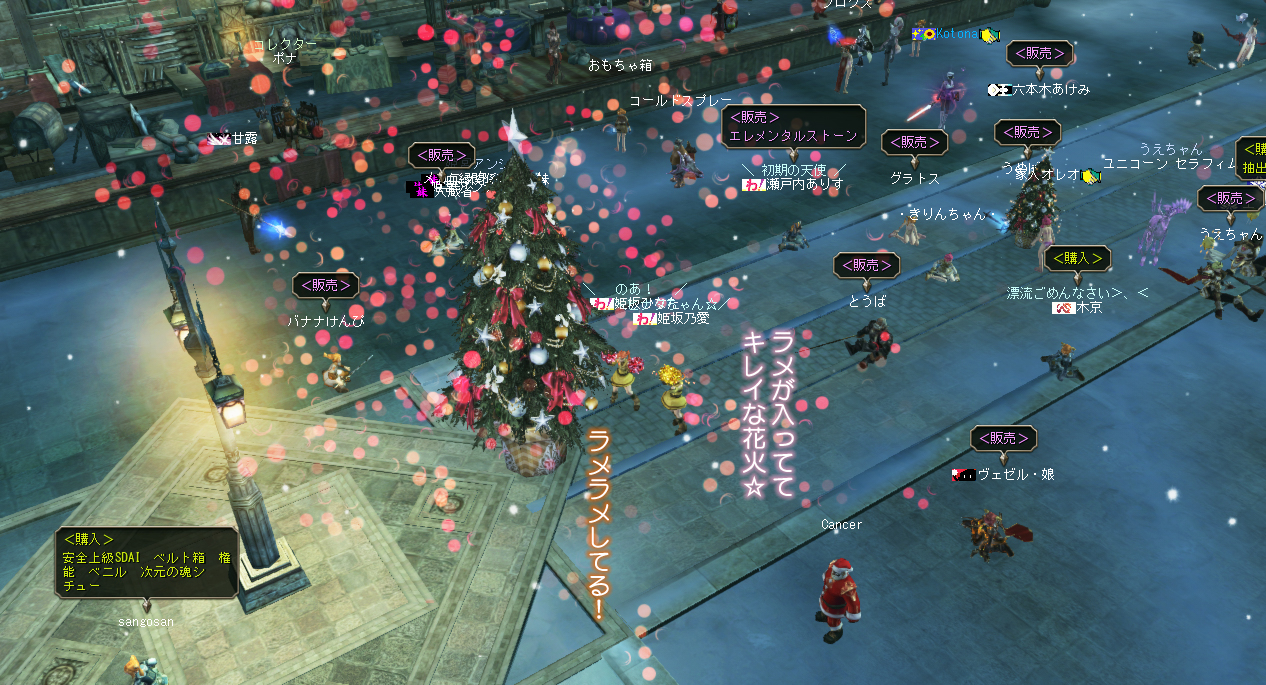Open the 安全上級SDAI purchase shop sign

146,562
